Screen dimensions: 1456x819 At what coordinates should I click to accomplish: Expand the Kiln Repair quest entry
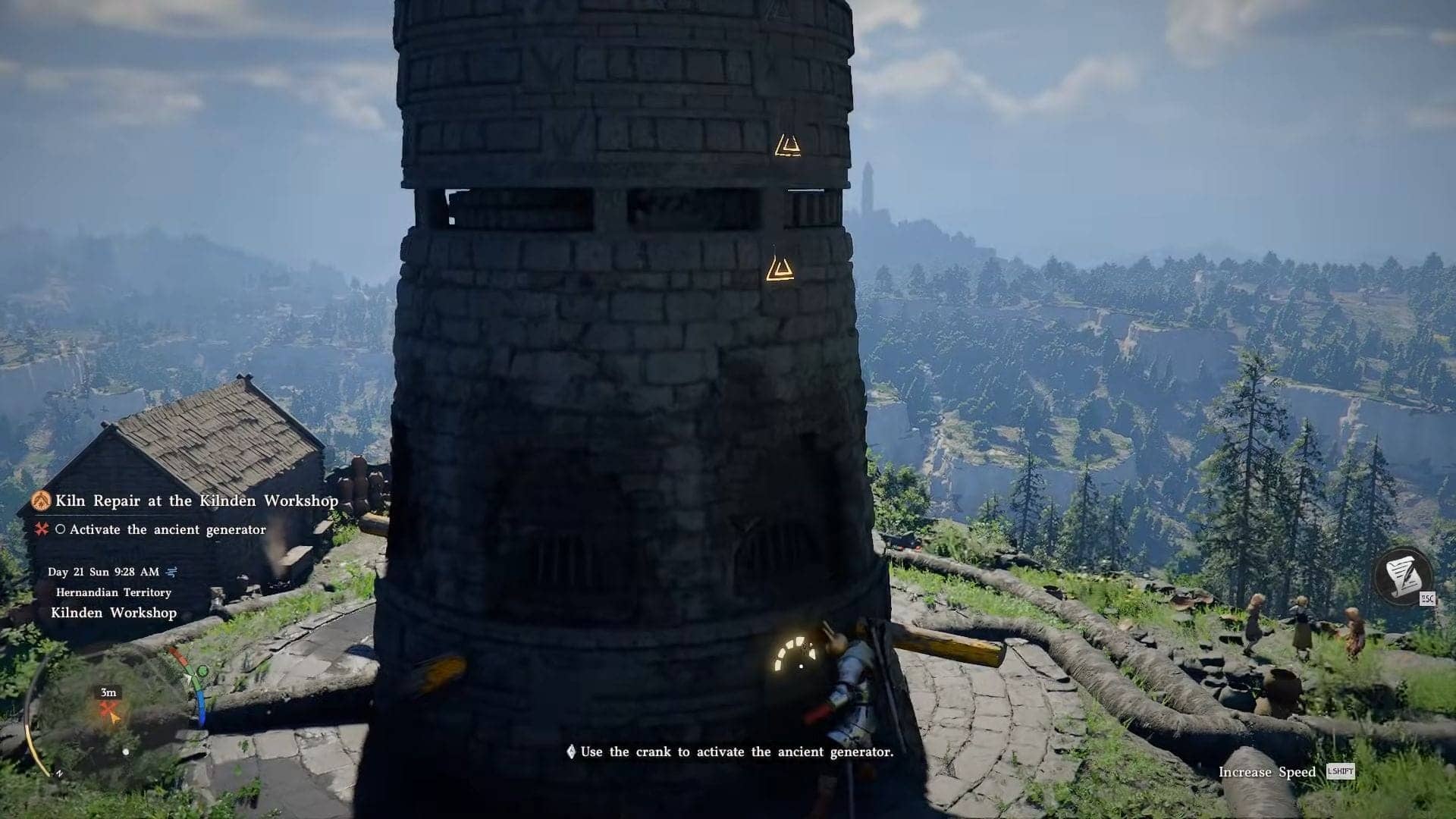click(x=196, y=500)
